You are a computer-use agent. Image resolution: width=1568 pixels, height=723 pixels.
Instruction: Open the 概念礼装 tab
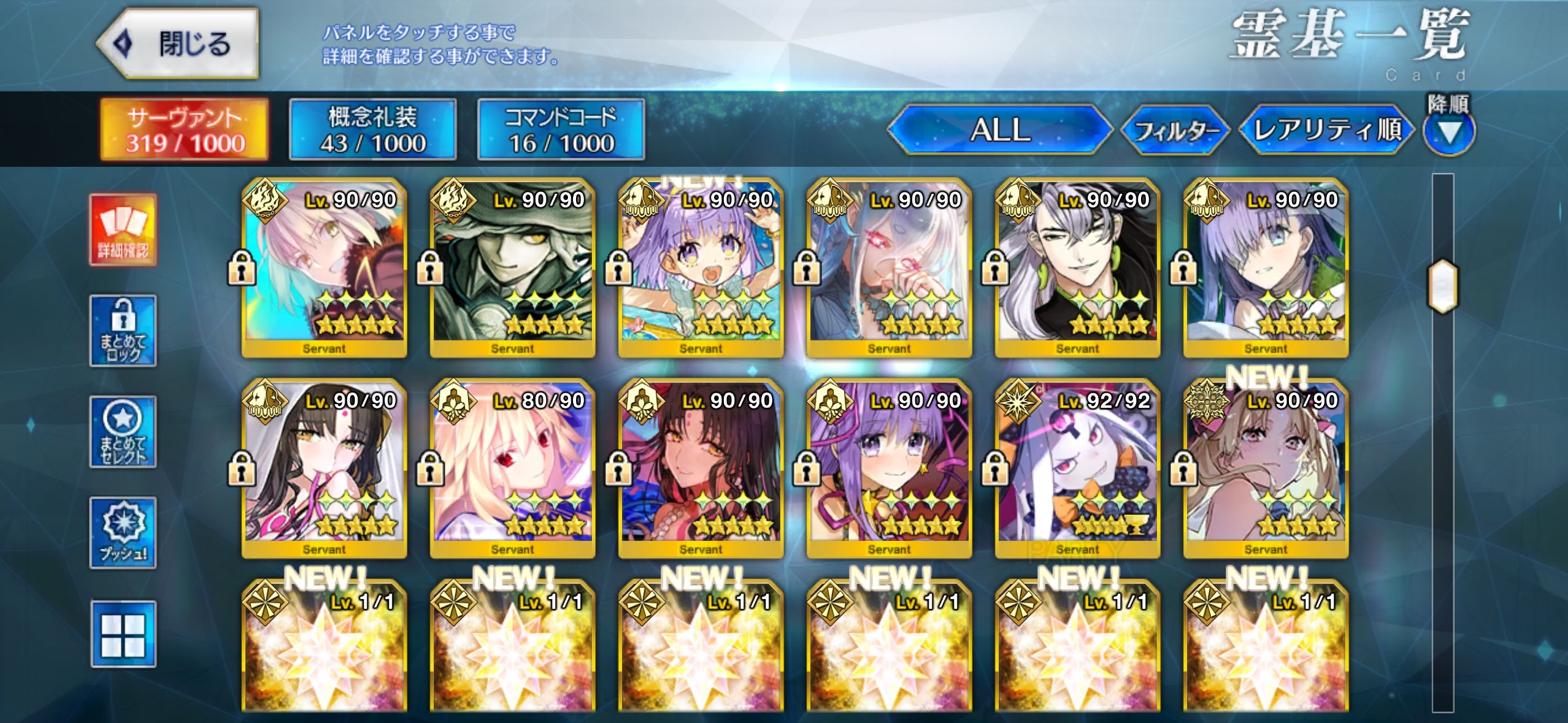tap(373, 130)
